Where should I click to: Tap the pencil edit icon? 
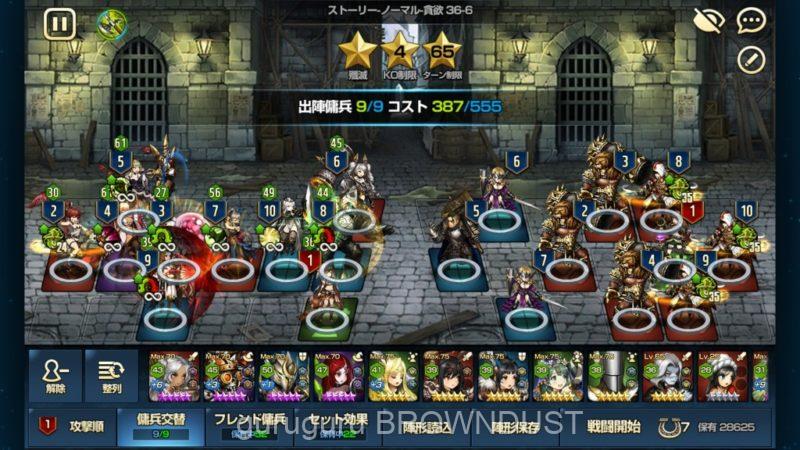coord(751,59)
